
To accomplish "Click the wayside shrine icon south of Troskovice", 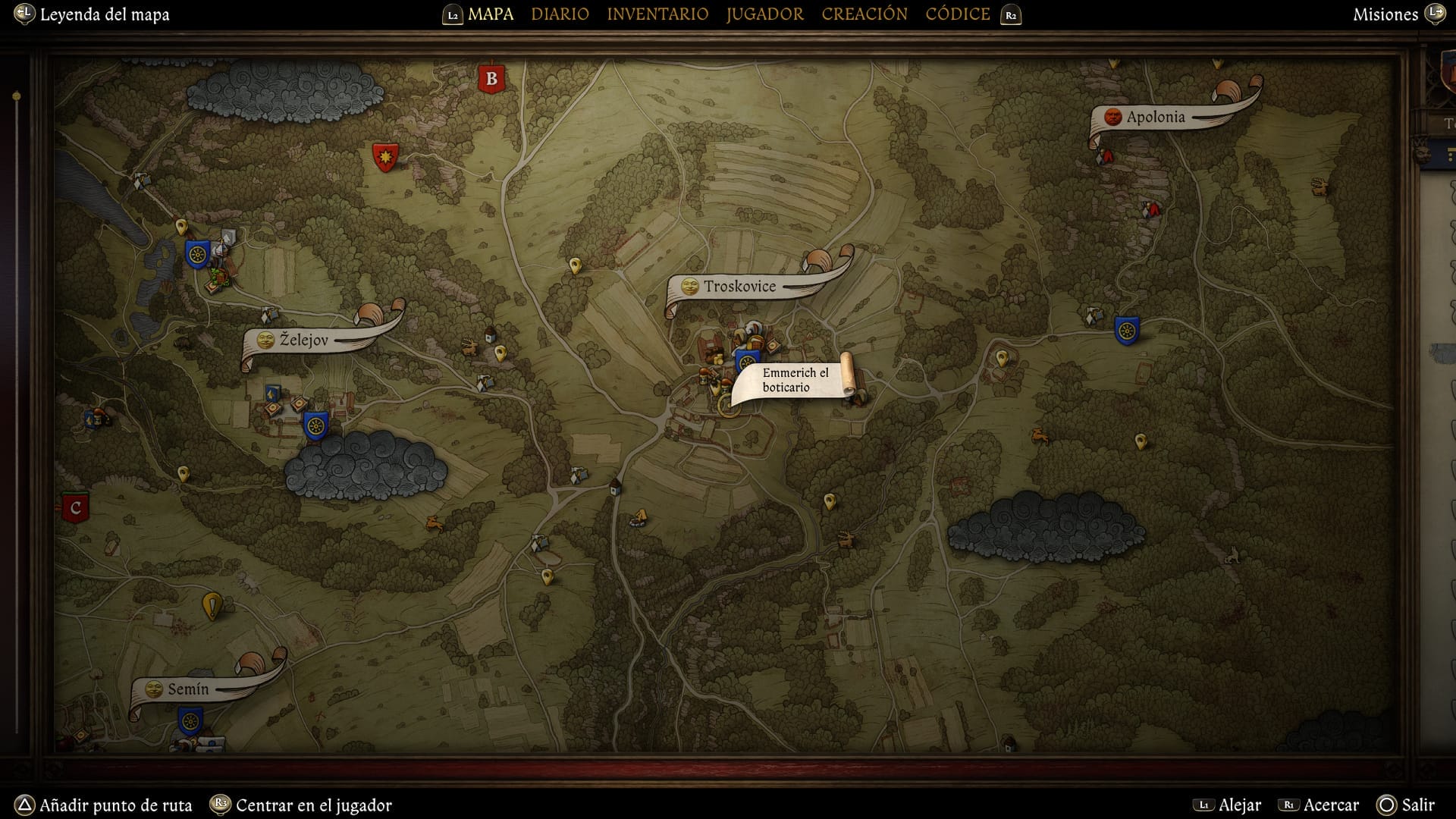I will tap(614, 488).
